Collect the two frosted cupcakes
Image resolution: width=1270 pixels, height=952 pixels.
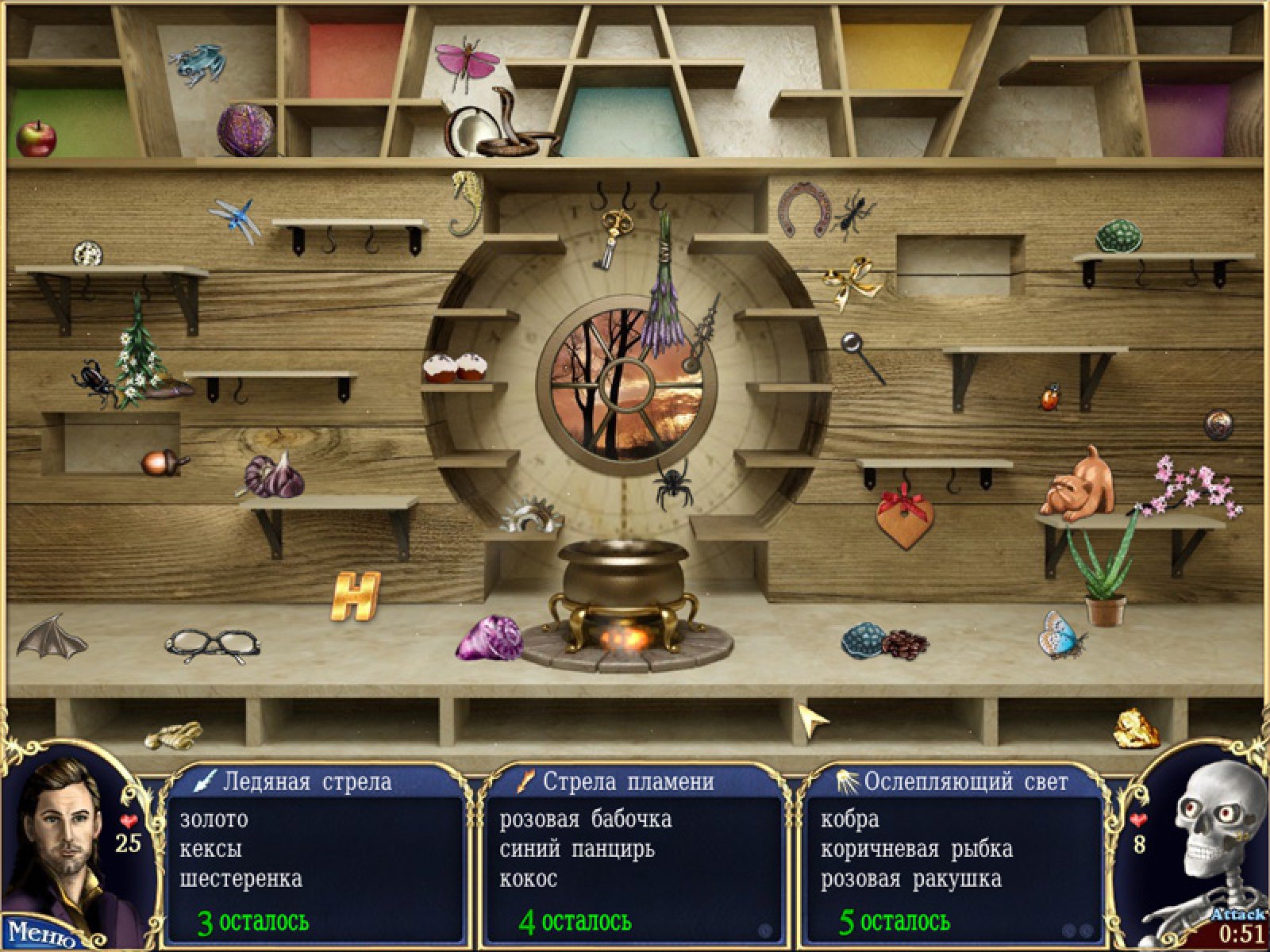coord(454,367)
